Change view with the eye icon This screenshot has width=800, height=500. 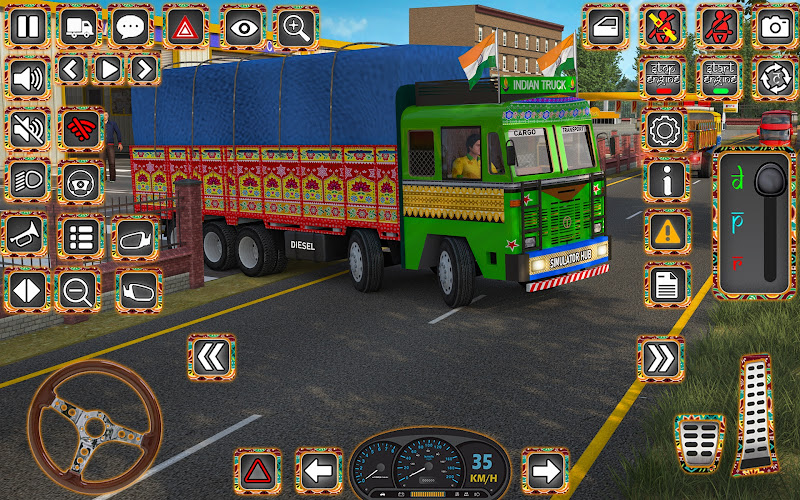coord(242,27)
